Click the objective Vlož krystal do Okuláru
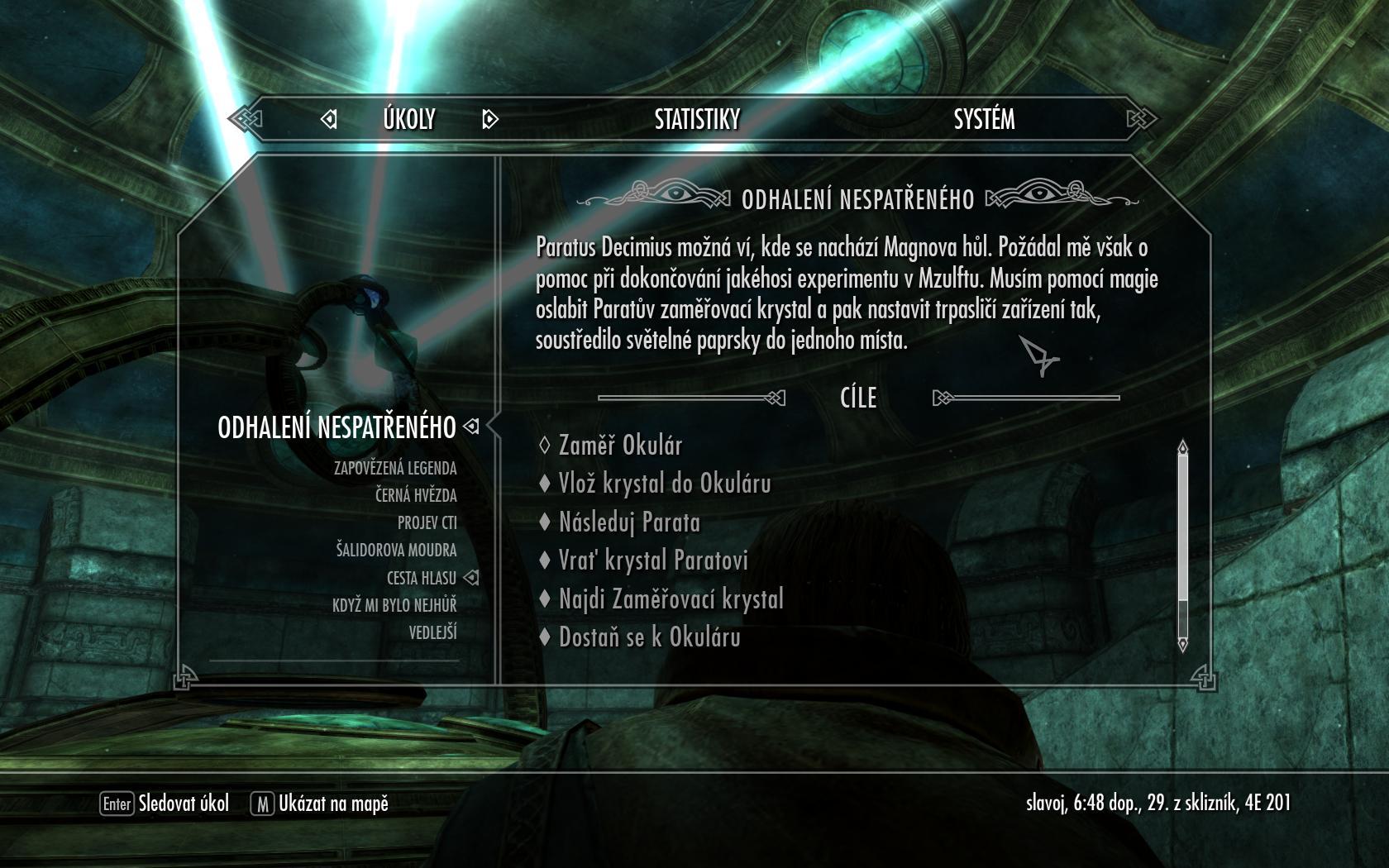This screenshot has width=1389, height=868. [665, 484]
